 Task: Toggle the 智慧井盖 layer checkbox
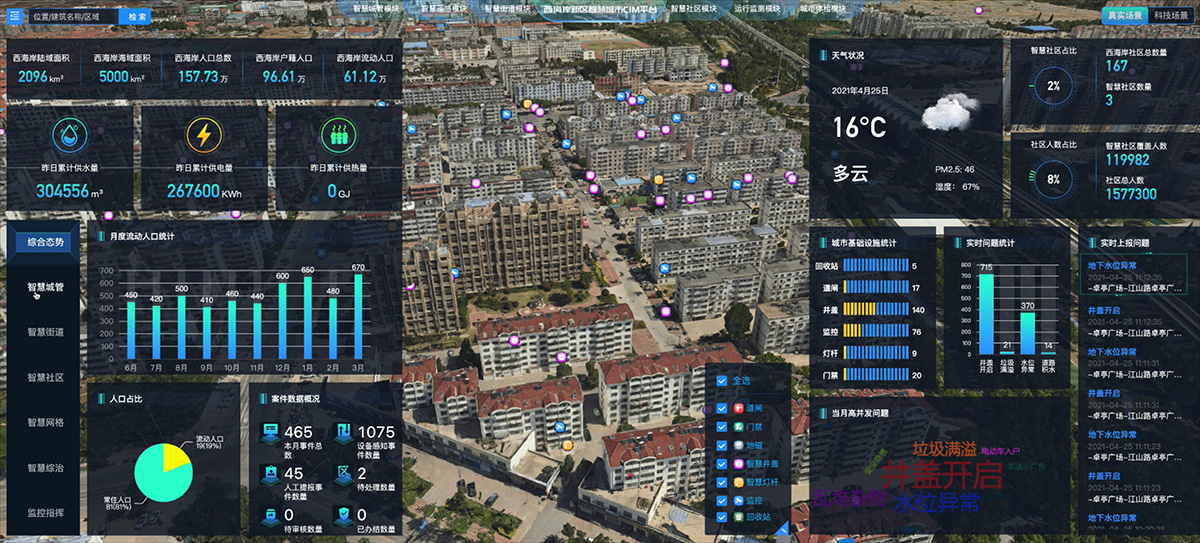[x=723, y=464]
